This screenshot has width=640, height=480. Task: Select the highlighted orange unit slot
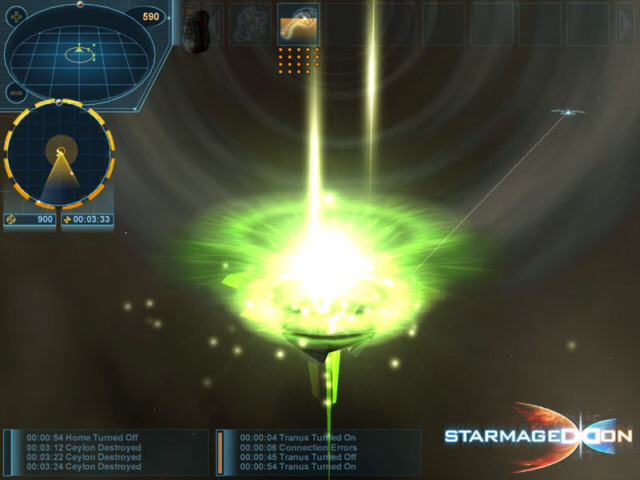298,24
